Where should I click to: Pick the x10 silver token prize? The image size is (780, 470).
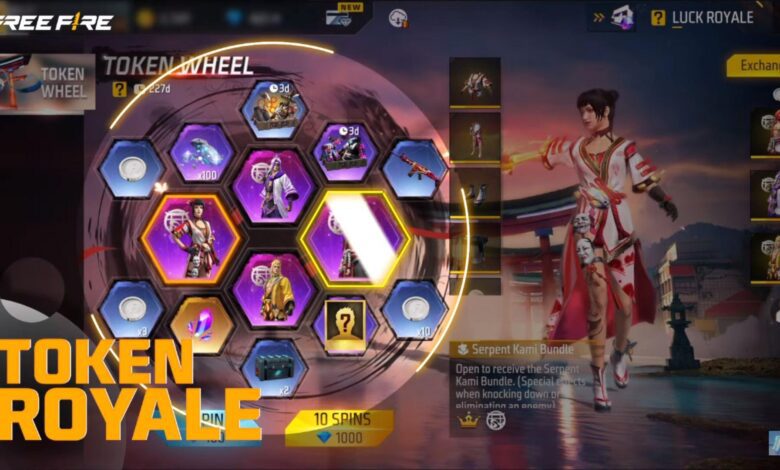[x=414, y=309]
